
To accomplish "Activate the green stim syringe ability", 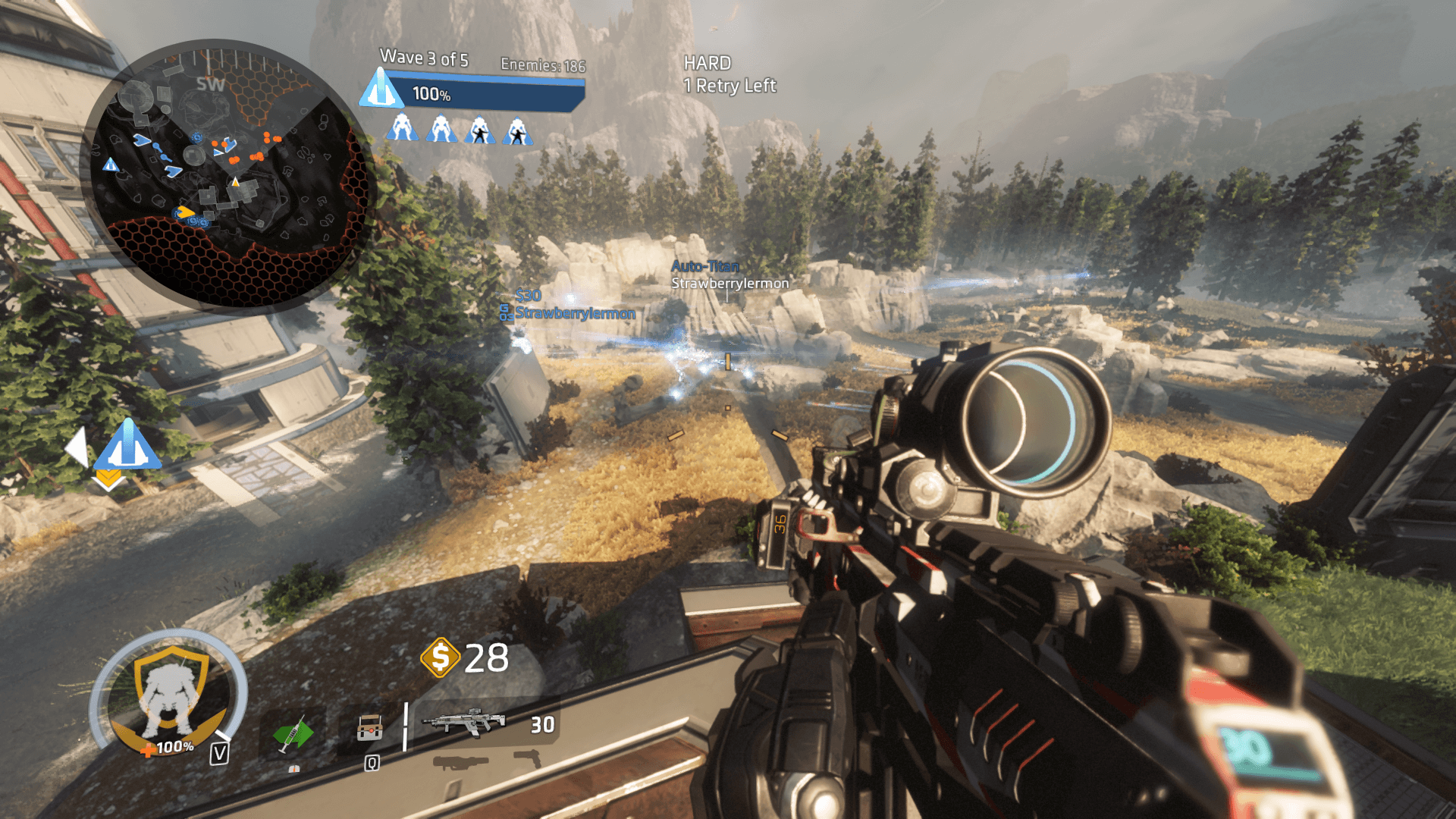I will tap(293, 734).
